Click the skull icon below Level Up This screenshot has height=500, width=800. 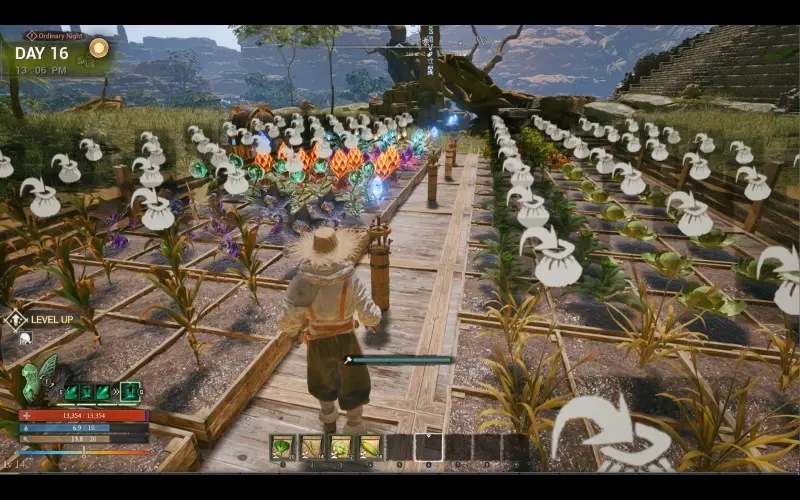(25, 338)
